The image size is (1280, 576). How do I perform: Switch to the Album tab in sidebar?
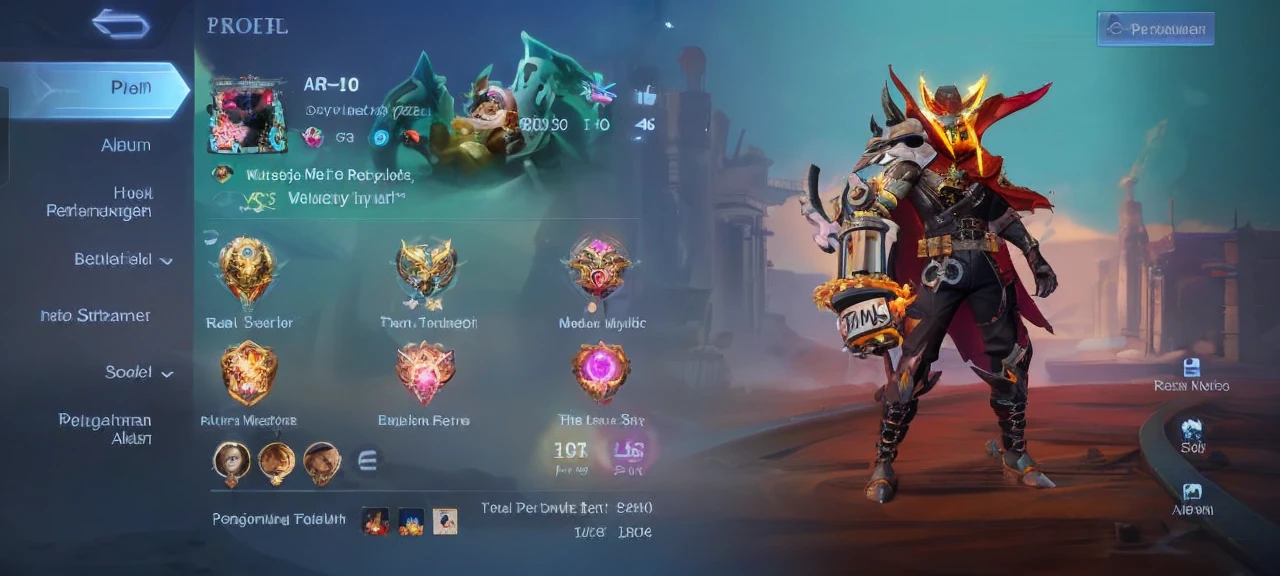point(126,146)
